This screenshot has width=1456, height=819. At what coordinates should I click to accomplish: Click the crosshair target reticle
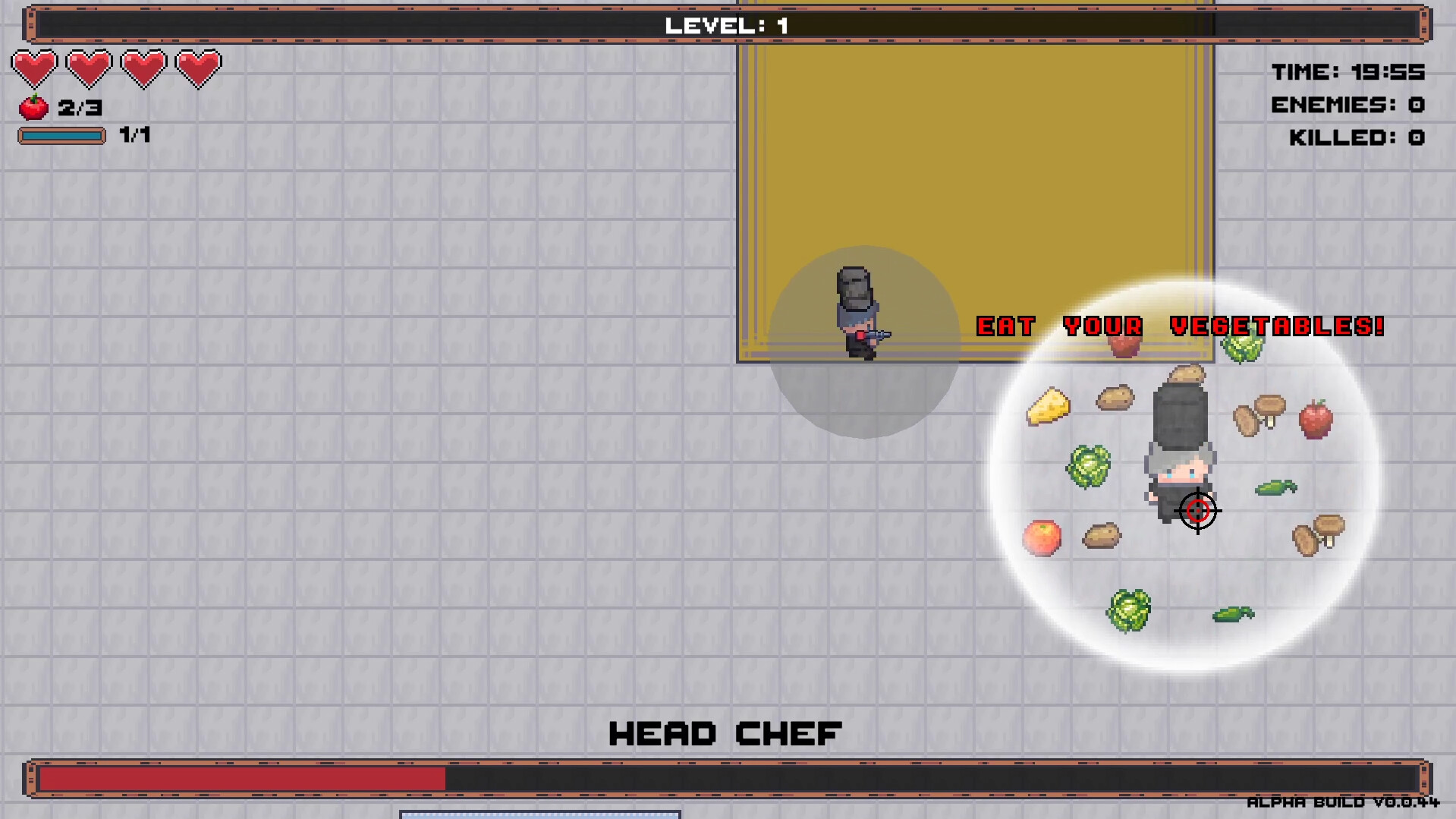1198,511
